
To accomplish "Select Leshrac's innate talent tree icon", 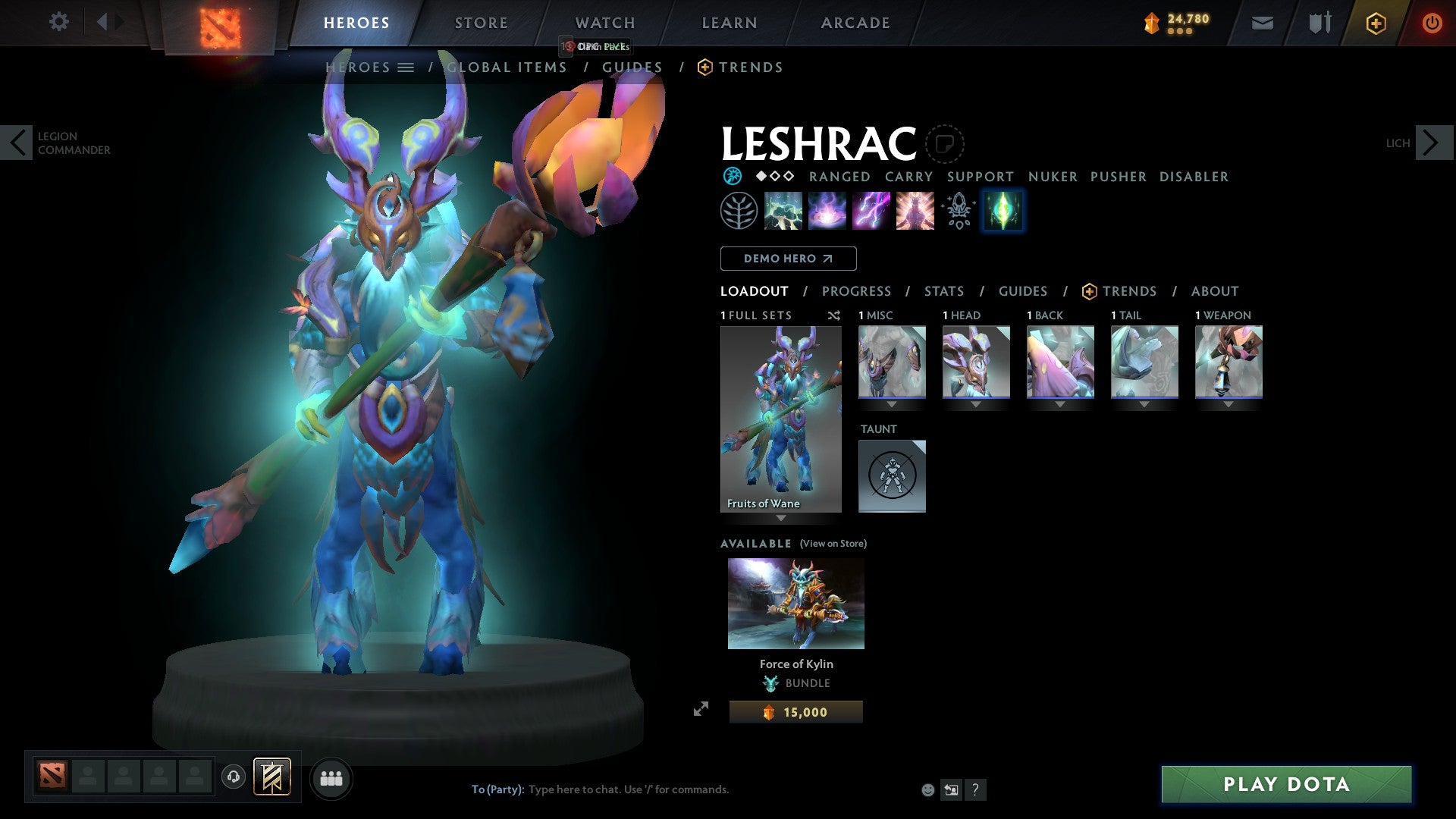I will tap(738, 211).
